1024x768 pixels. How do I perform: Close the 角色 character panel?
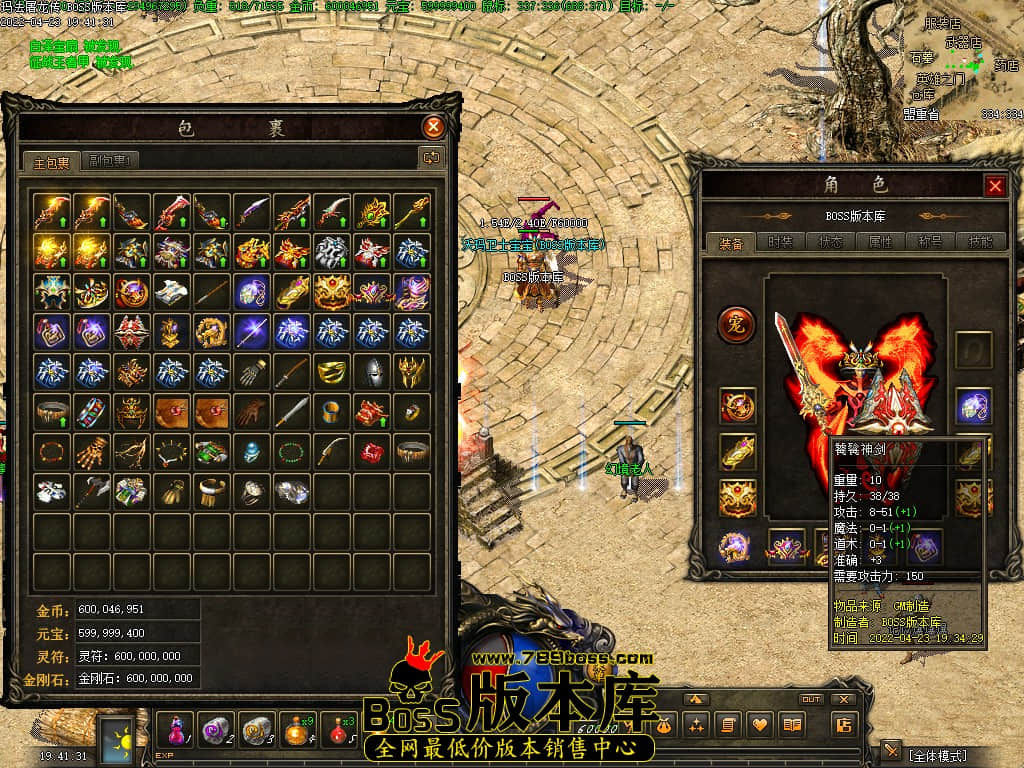(x=995, y=186)
